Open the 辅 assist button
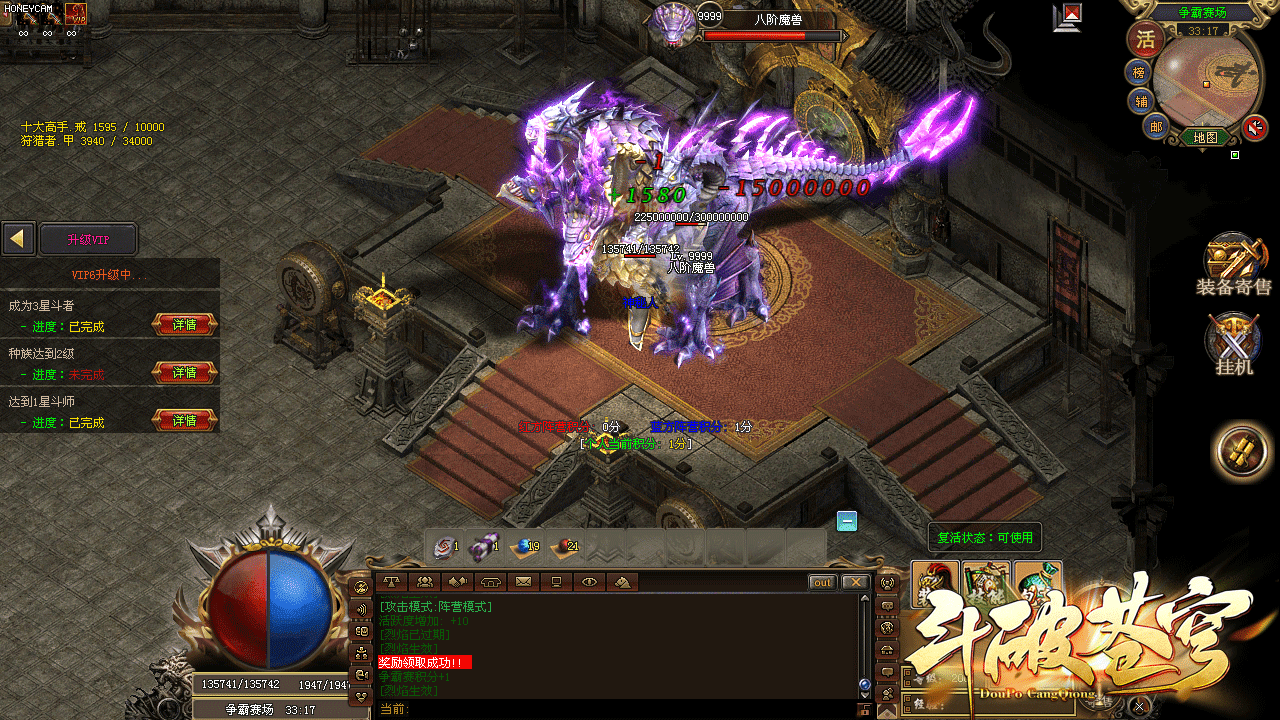1280x720 pixels. (x=1141, y=100)
